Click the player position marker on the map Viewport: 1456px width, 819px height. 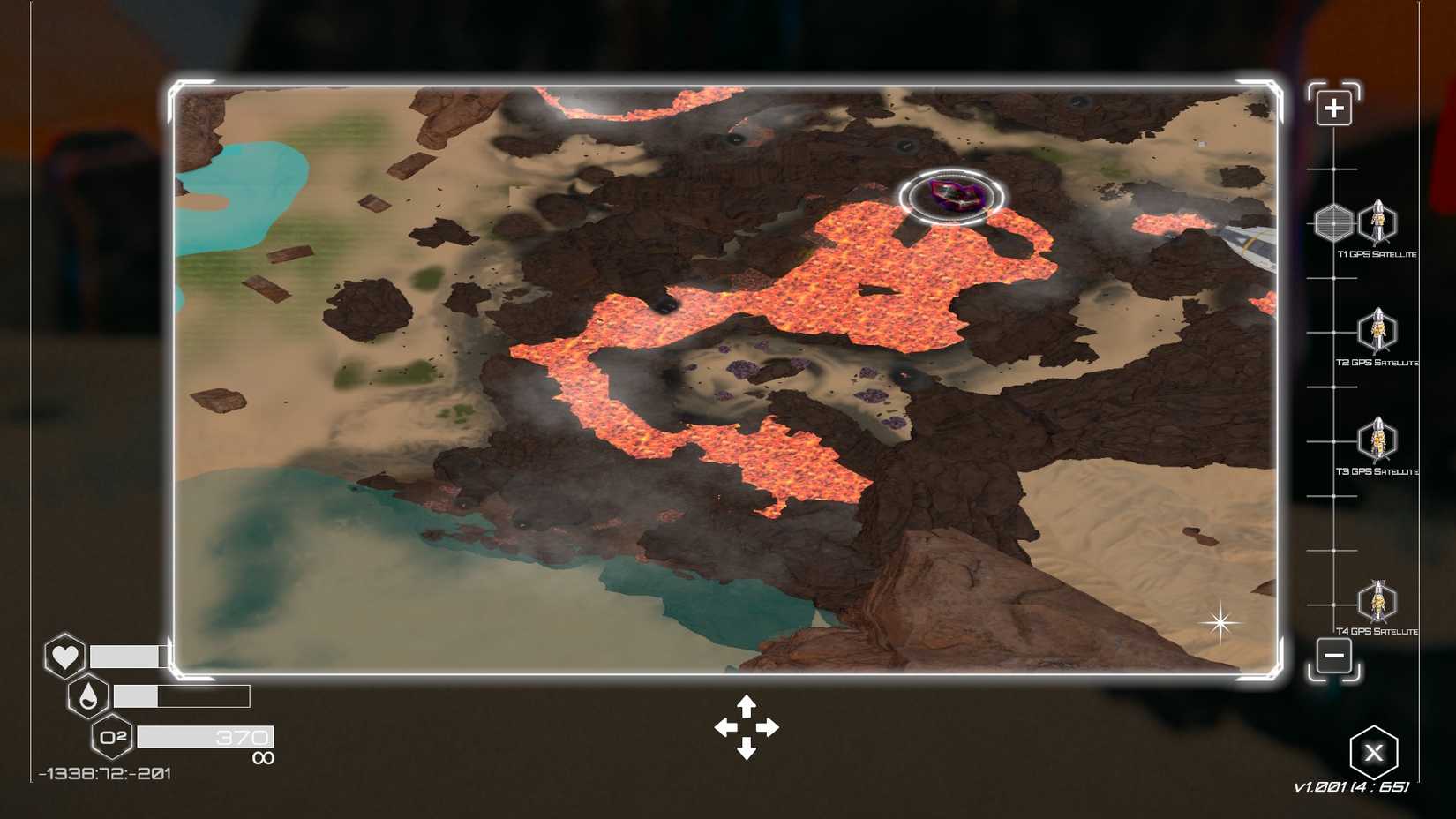(951, 195)
